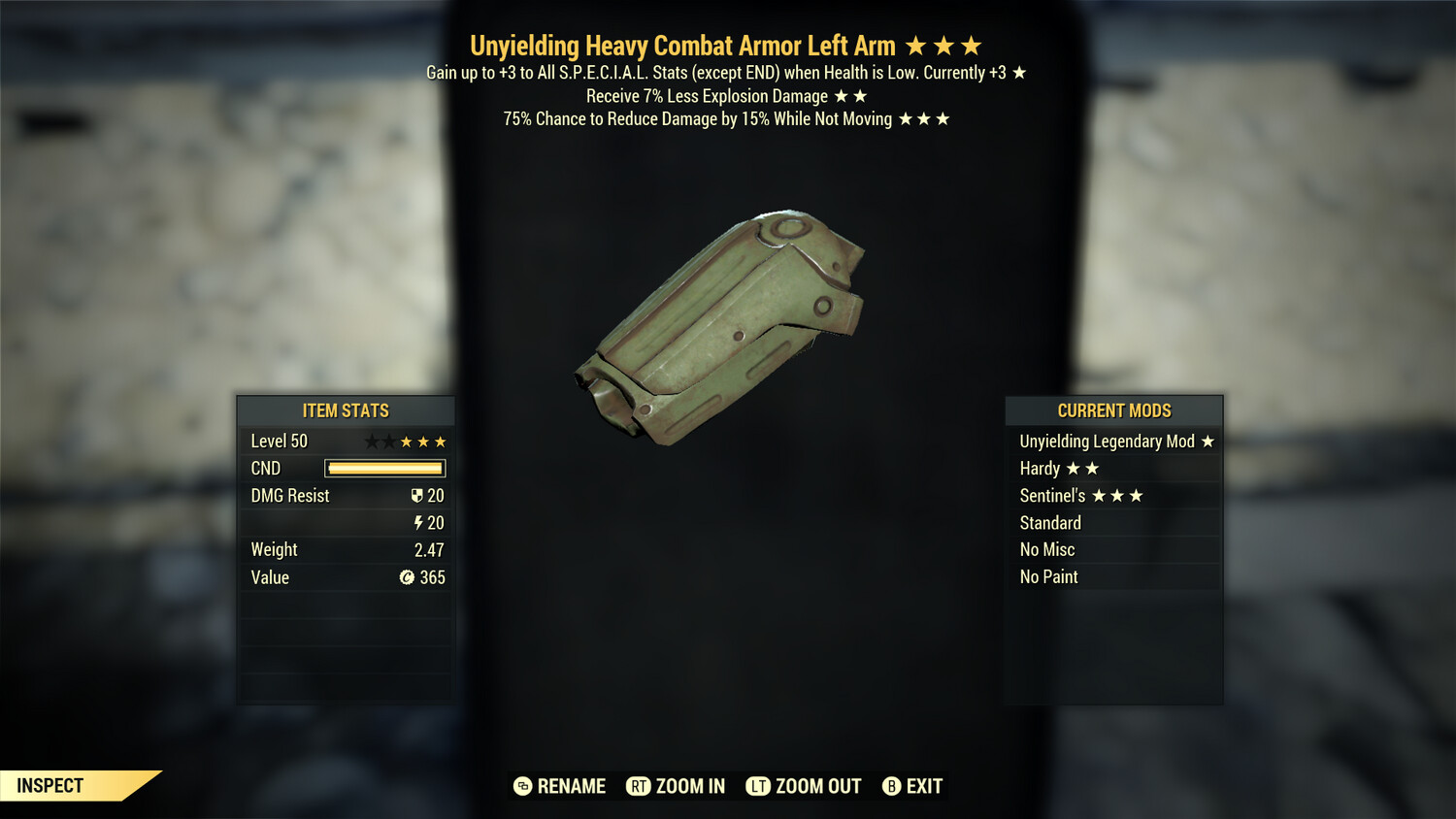
Task: Select the Standard mod row
Action: [x=1114, y=523]
